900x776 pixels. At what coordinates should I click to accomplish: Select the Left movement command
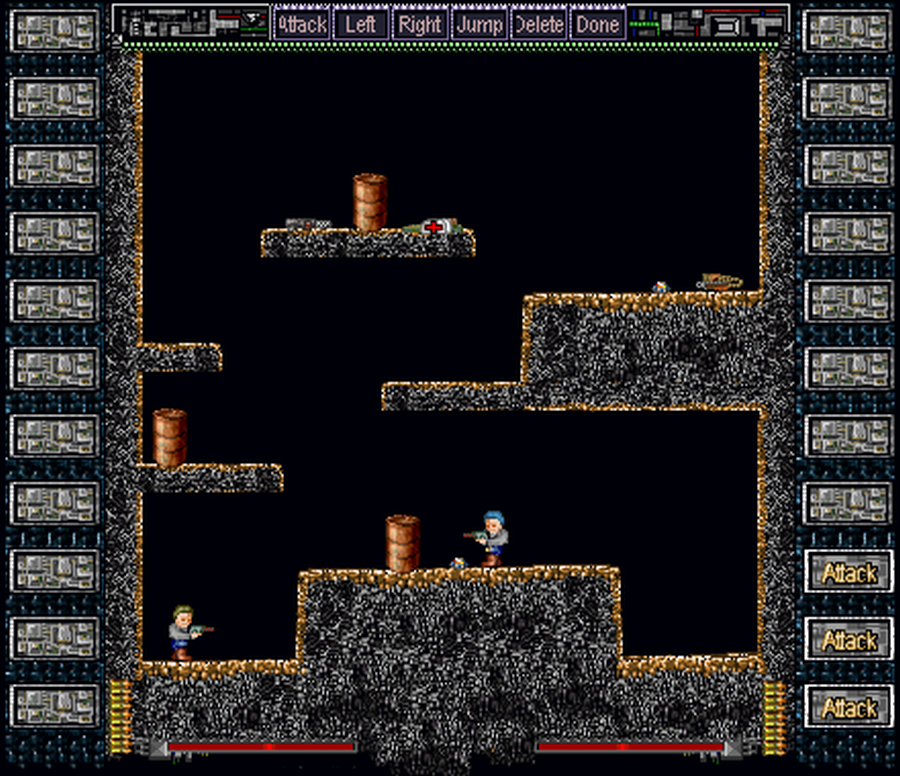coord(360,24)
